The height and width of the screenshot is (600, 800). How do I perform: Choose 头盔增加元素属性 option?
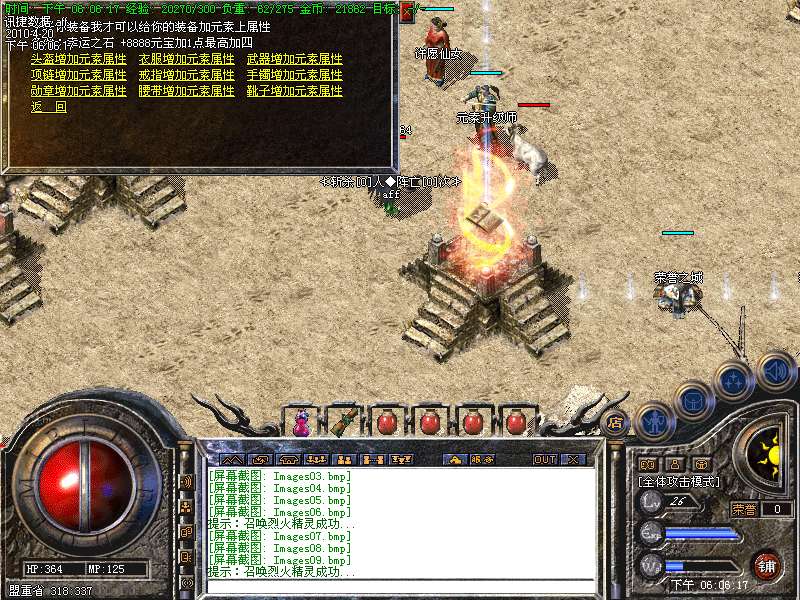click(78, 59)
